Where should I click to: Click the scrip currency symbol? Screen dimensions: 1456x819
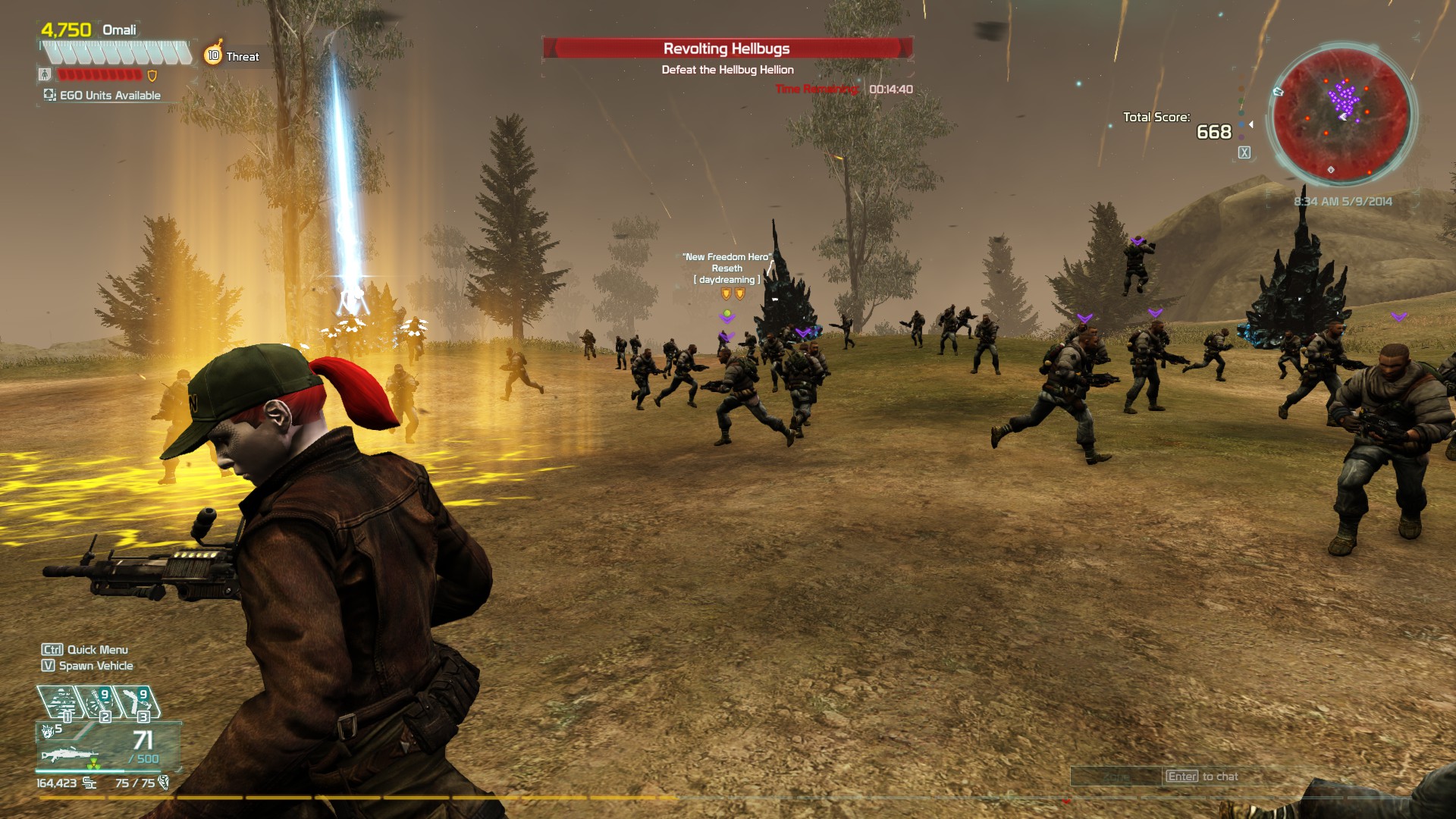[89, 783]
